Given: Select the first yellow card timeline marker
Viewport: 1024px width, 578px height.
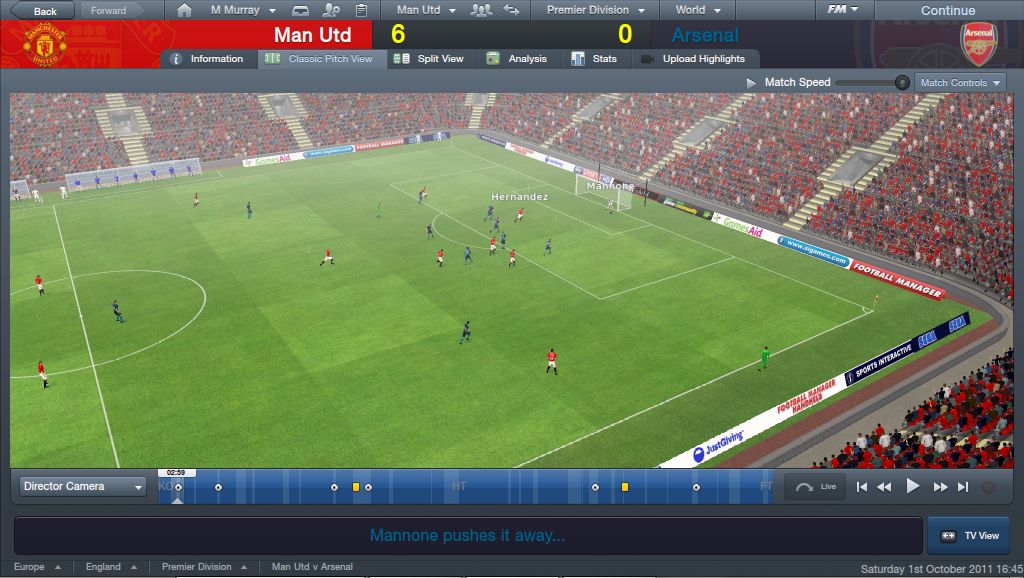Looking at the screenshot, I should coord(355,487).
